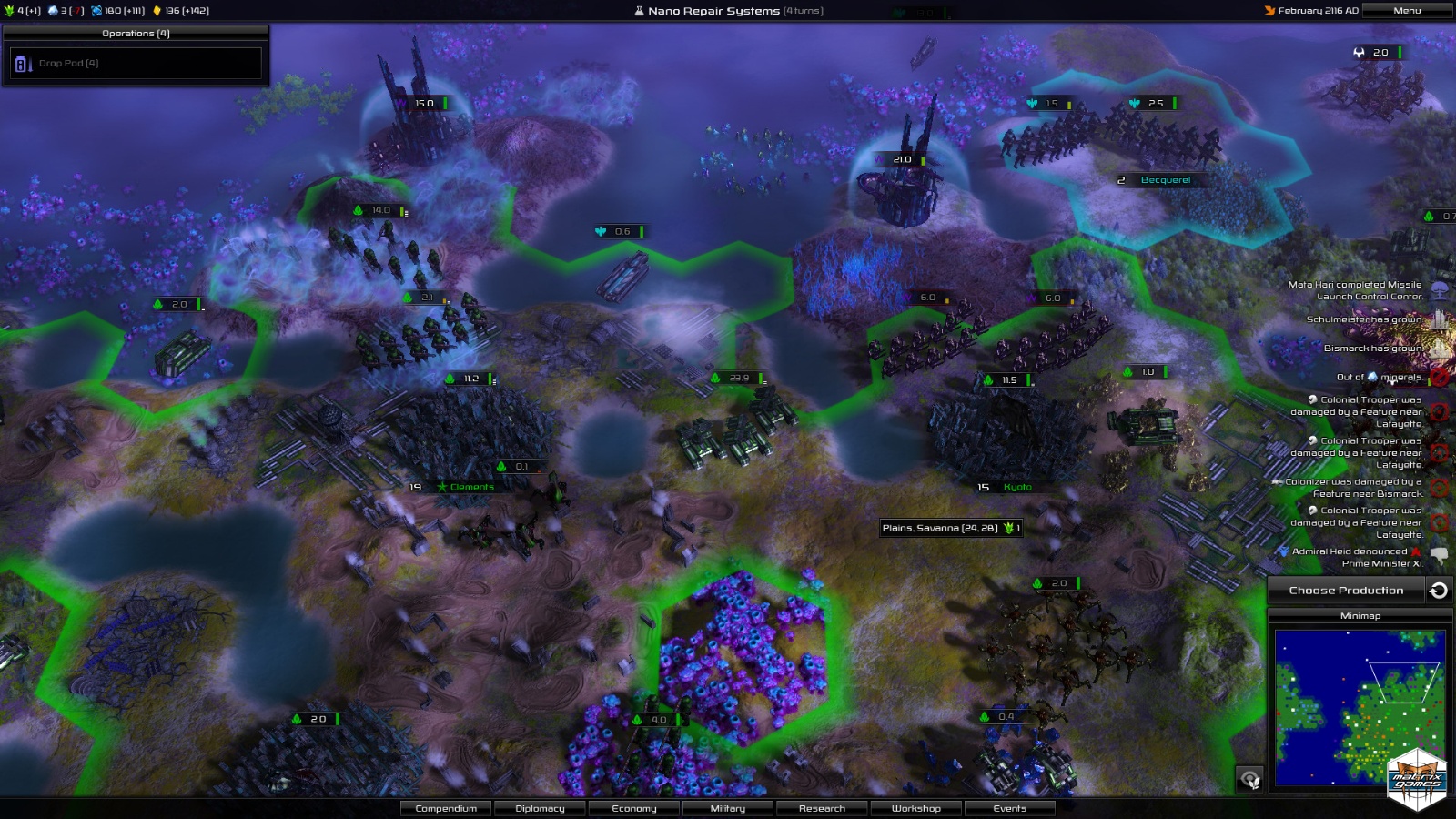Select the Kyoto city label
This screenshot has width=1456, height=819.
tap(1016, 487)
